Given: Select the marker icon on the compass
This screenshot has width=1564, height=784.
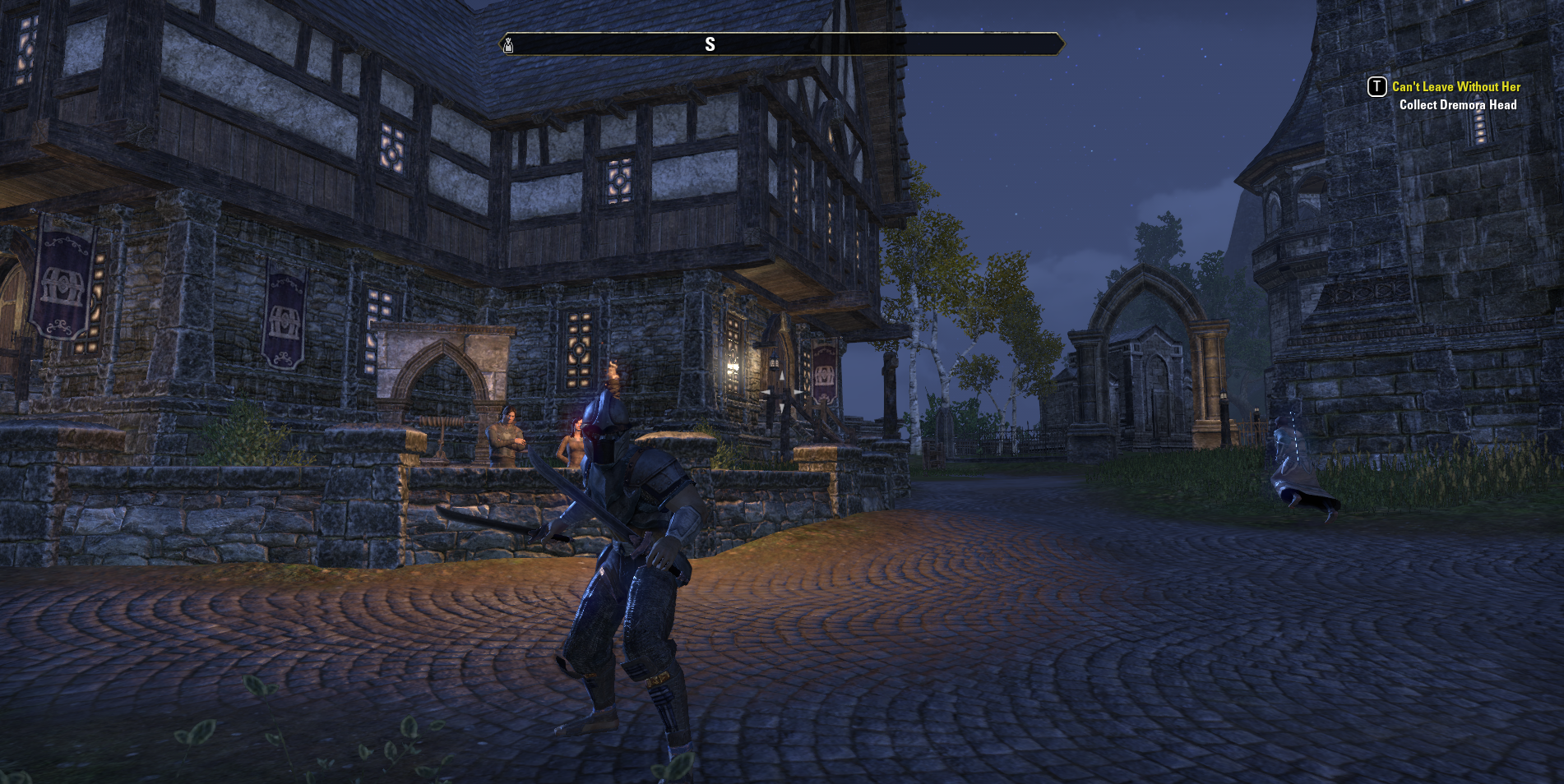Looking at the screenshot, I should pos(509,44).
